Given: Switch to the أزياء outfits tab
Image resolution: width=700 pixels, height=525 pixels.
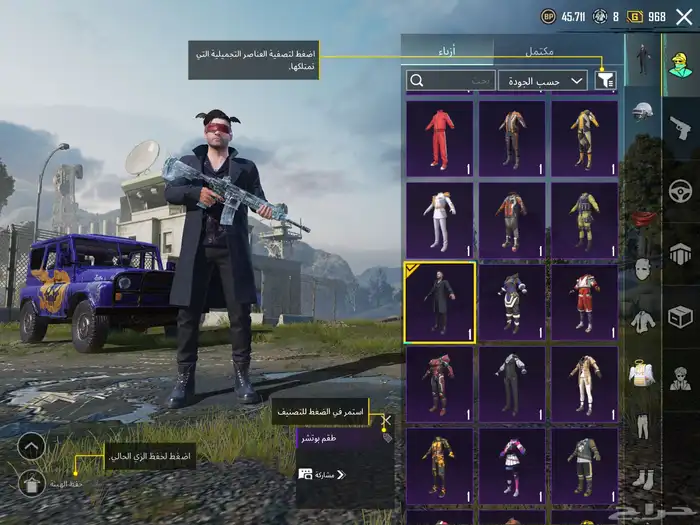Looking at the screenshot, I should pos(447,50).
